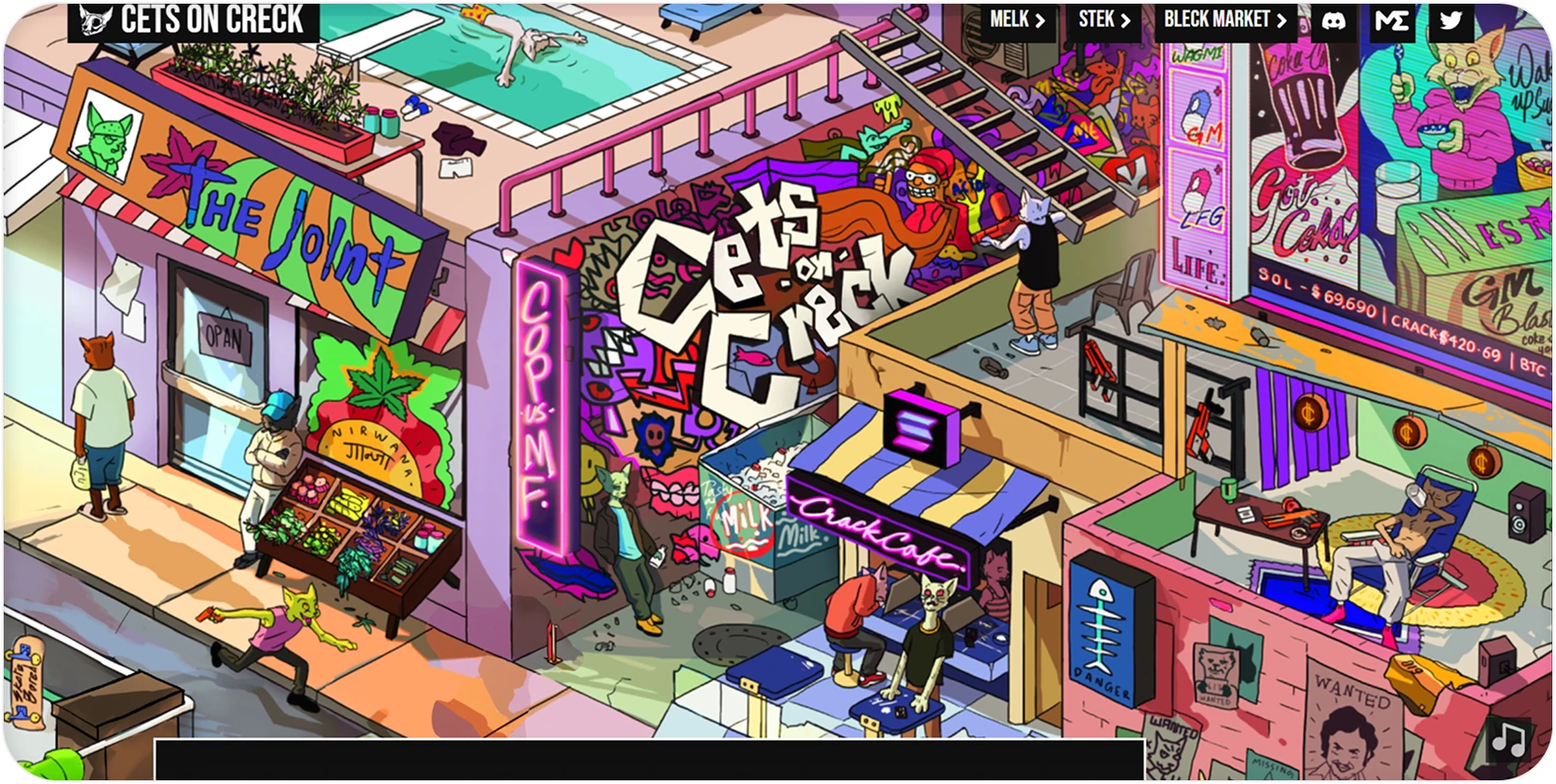Open the Twitter bird icon
This screenshot has width=1556, height=784.
[1449, 19]
